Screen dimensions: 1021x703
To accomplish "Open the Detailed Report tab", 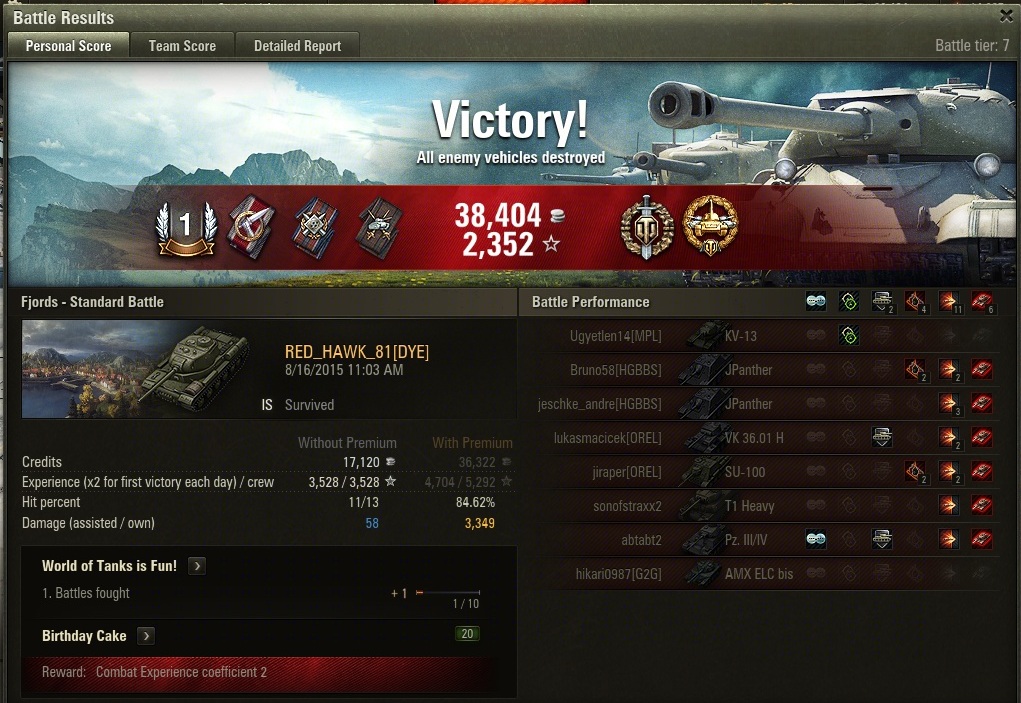I will (x=297, y=46).
